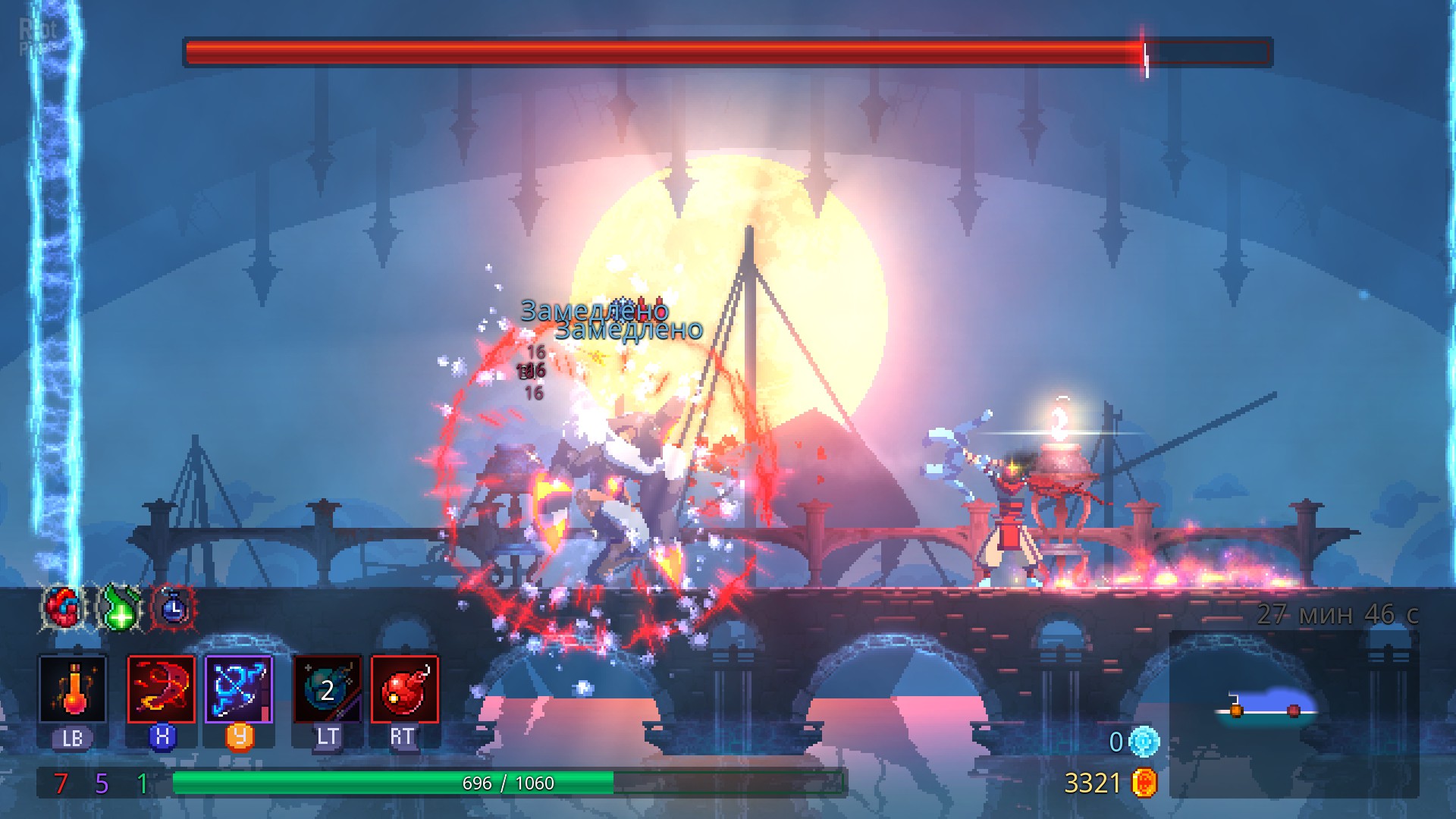
Task: Use the red bomb skill
Action: tap(405, 689)
